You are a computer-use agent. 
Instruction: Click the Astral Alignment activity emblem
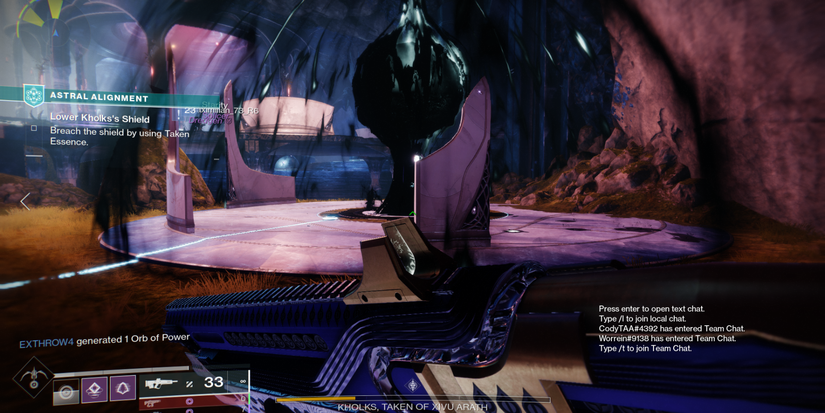pyautogui.click(x=33, y=97)
